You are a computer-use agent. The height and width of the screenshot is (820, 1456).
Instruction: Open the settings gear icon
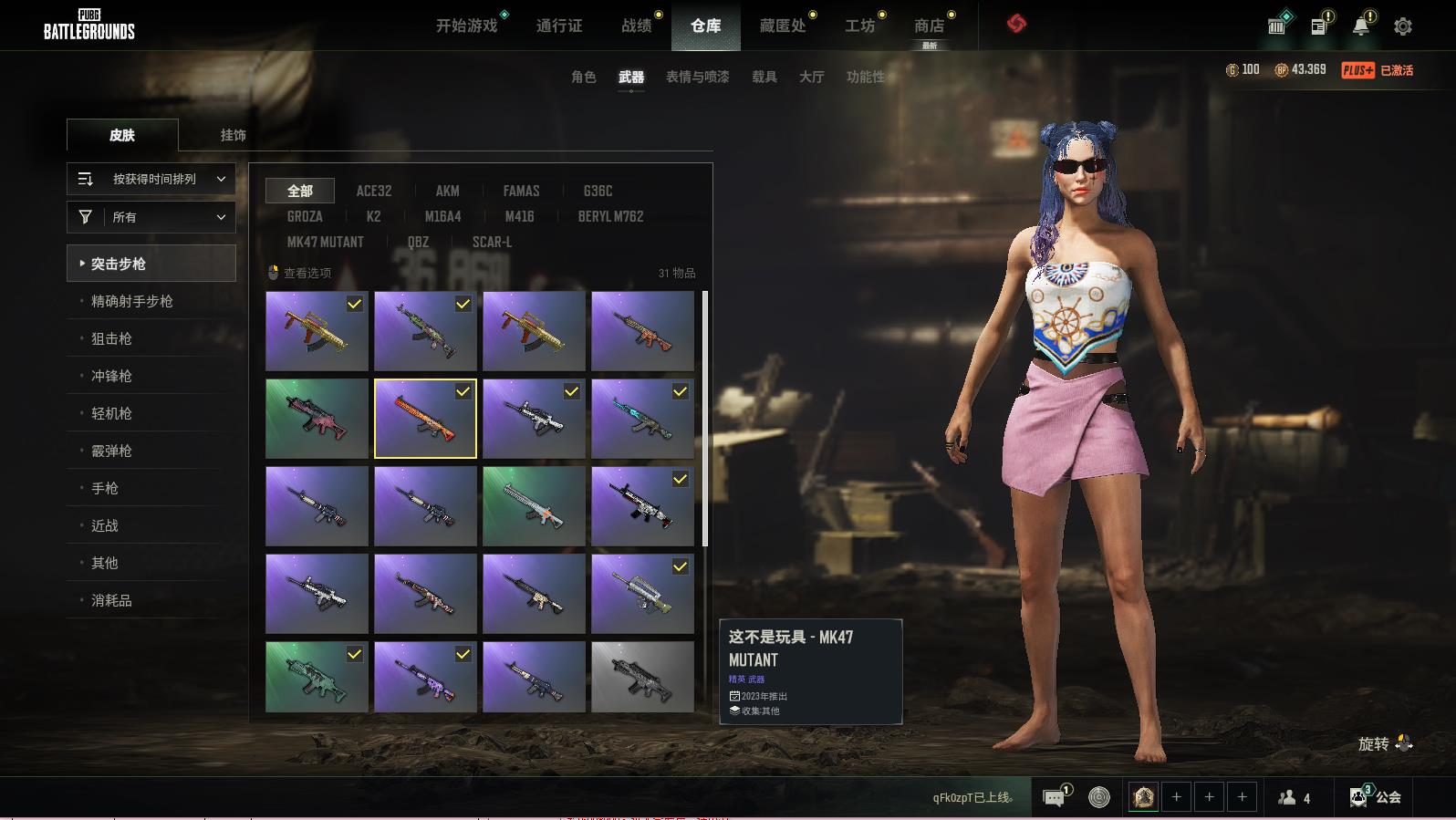(1402, 26)
